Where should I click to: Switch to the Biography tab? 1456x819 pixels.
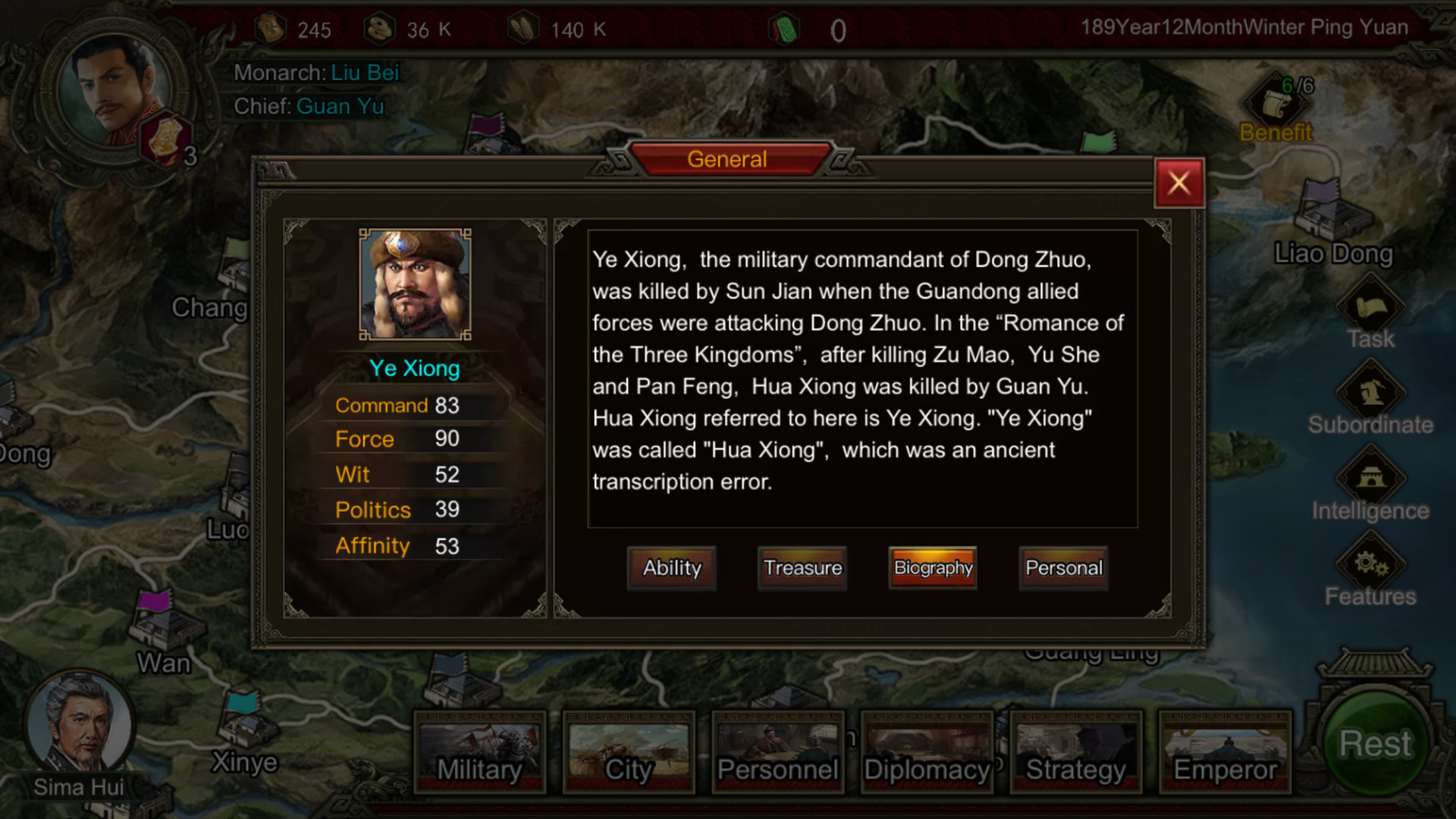[x=932, y=568]
